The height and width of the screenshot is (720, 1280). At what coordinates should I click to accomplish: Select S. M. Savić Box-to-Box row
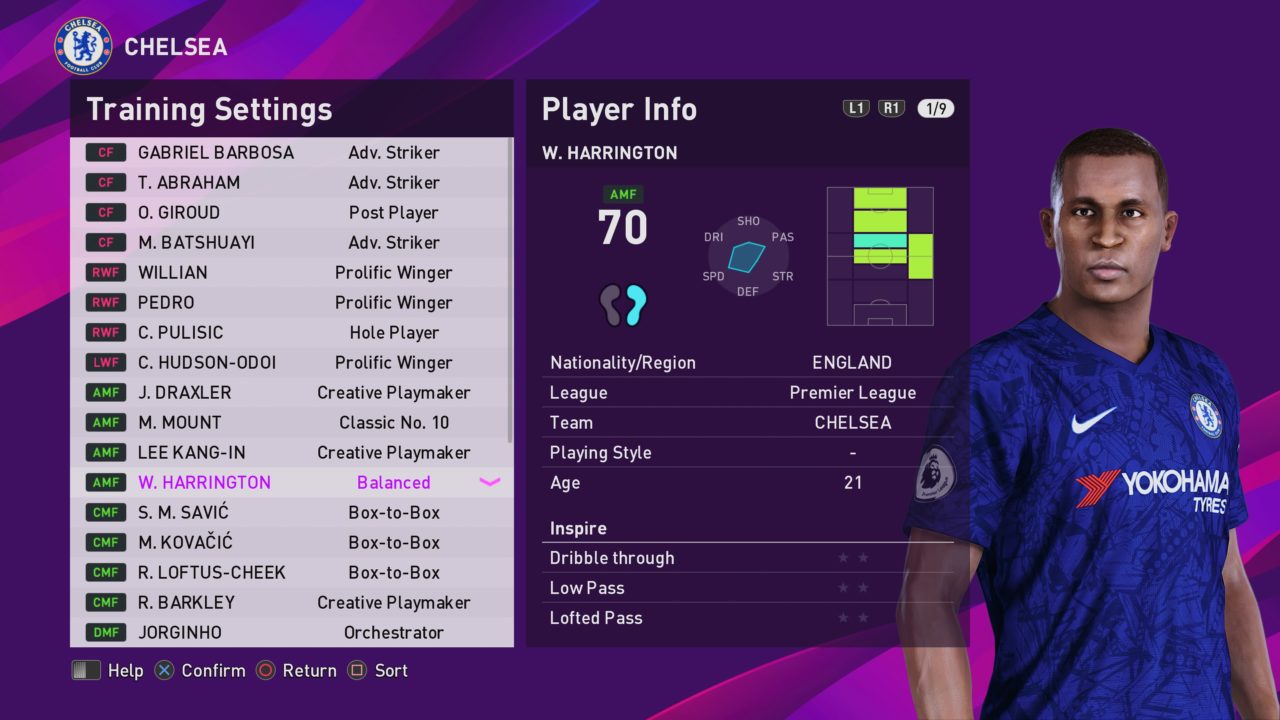(x=290, y=513)
